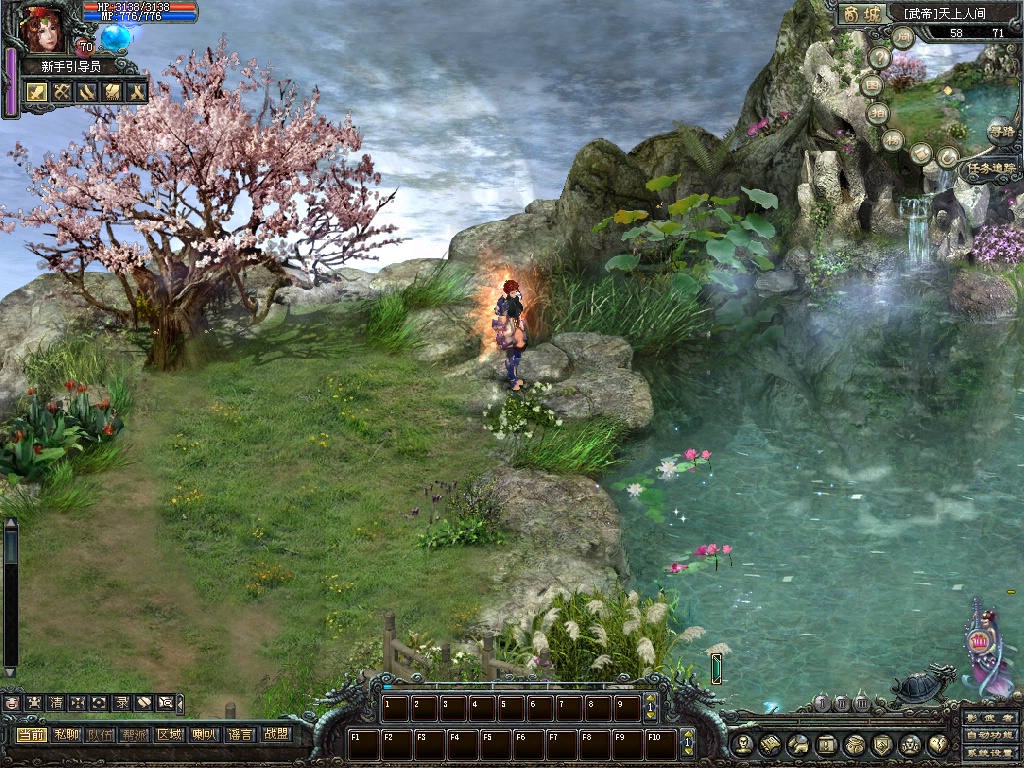Open the 寻路 pathfinding button
The height and width of the screenshot is (768, 1024).
[1000, 130]
